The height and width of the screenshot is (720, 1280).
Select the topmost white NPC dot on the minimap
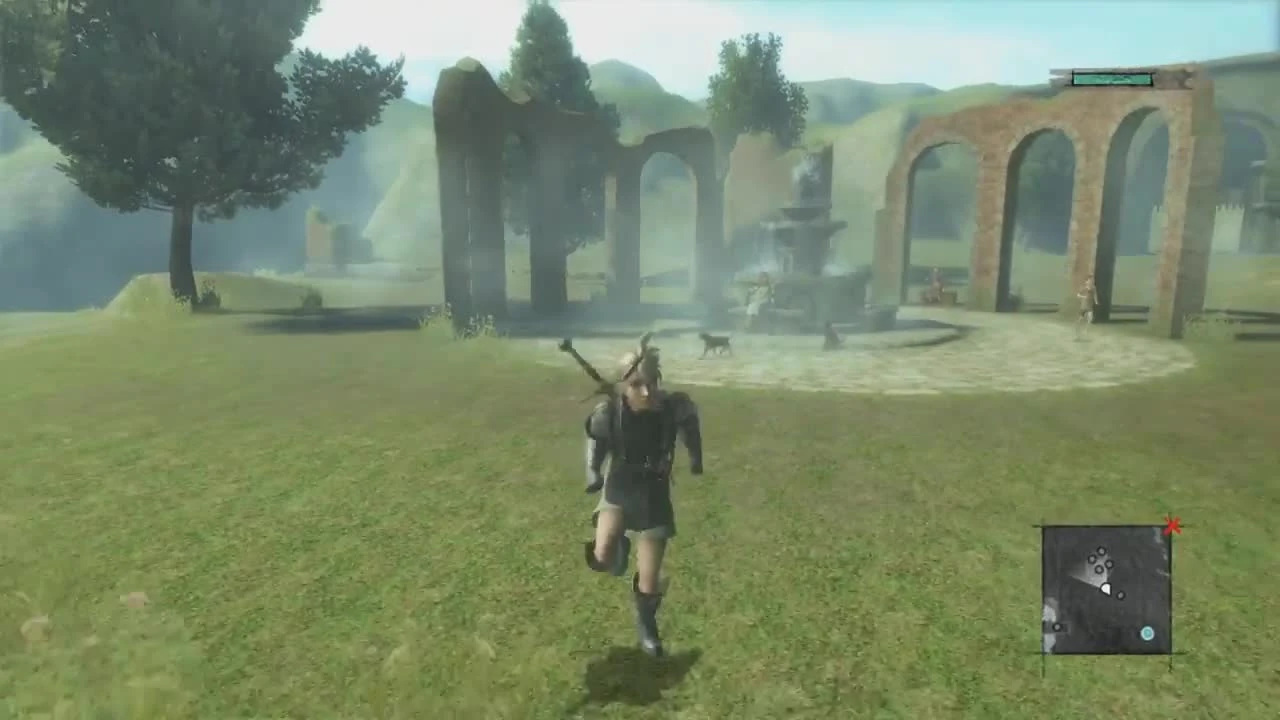(1101, 551)
